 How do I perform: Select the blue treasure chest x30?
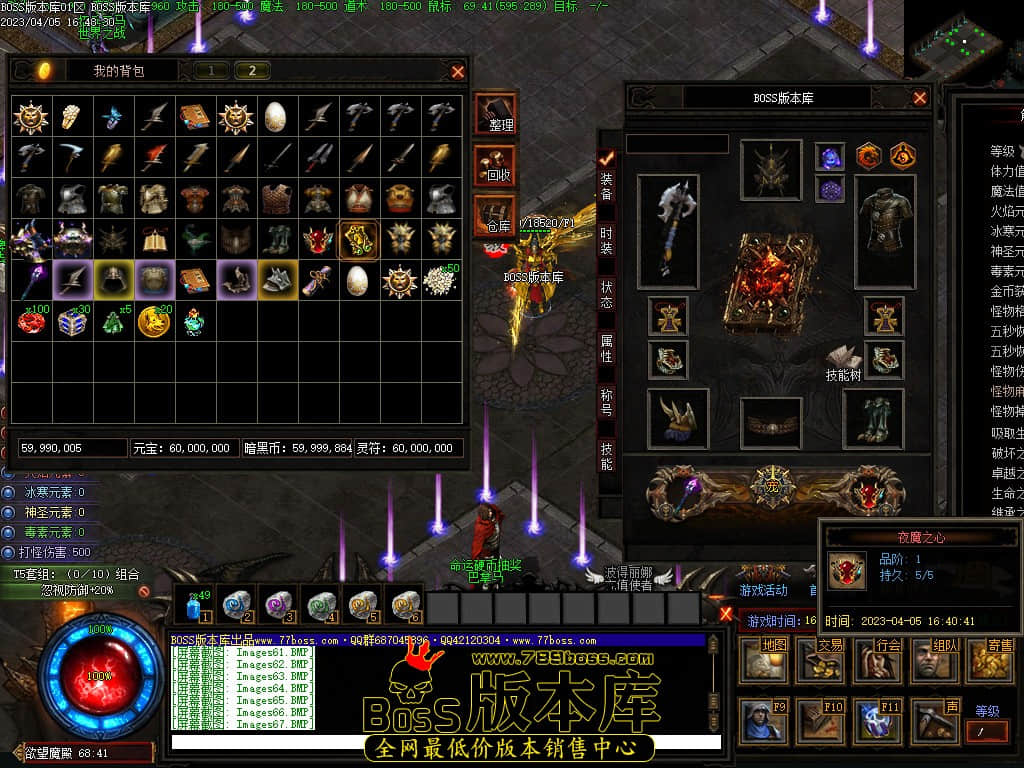coord(72,321)
